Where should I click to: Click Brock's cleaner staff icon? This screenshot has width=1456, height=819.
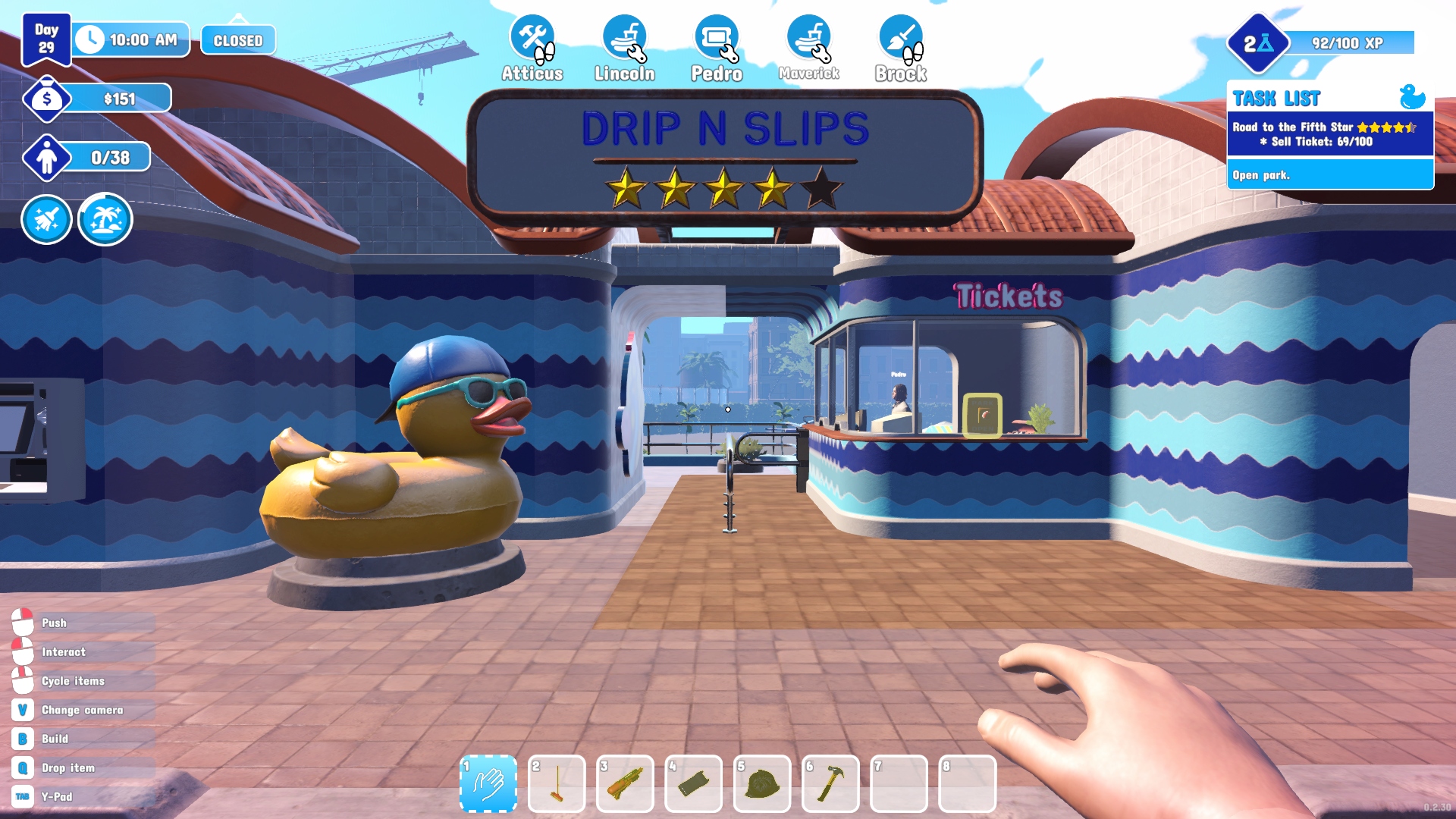(901, 39)
